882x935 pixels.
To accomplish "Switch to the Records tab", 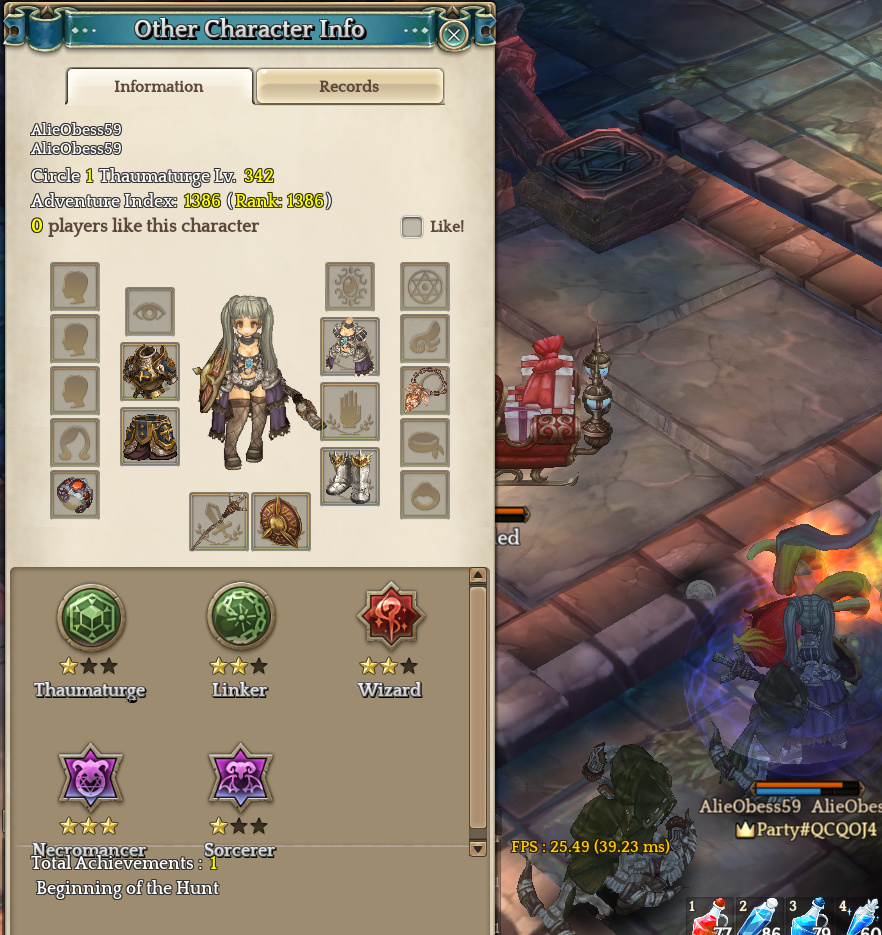I will [349, 86].
